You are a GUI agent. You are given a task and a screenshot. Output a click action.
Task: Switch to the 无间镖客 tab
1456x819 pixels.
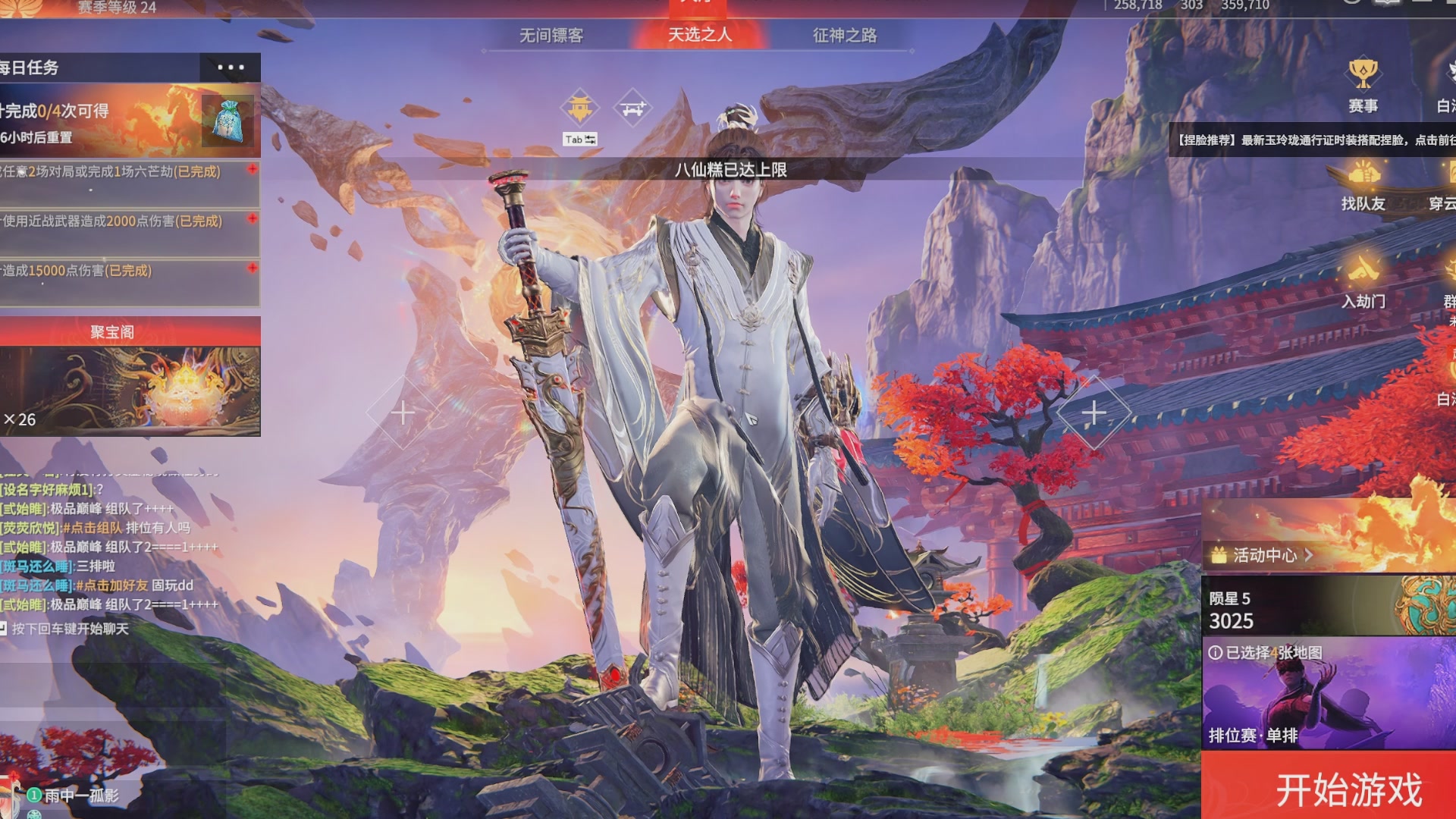point(551,35)
